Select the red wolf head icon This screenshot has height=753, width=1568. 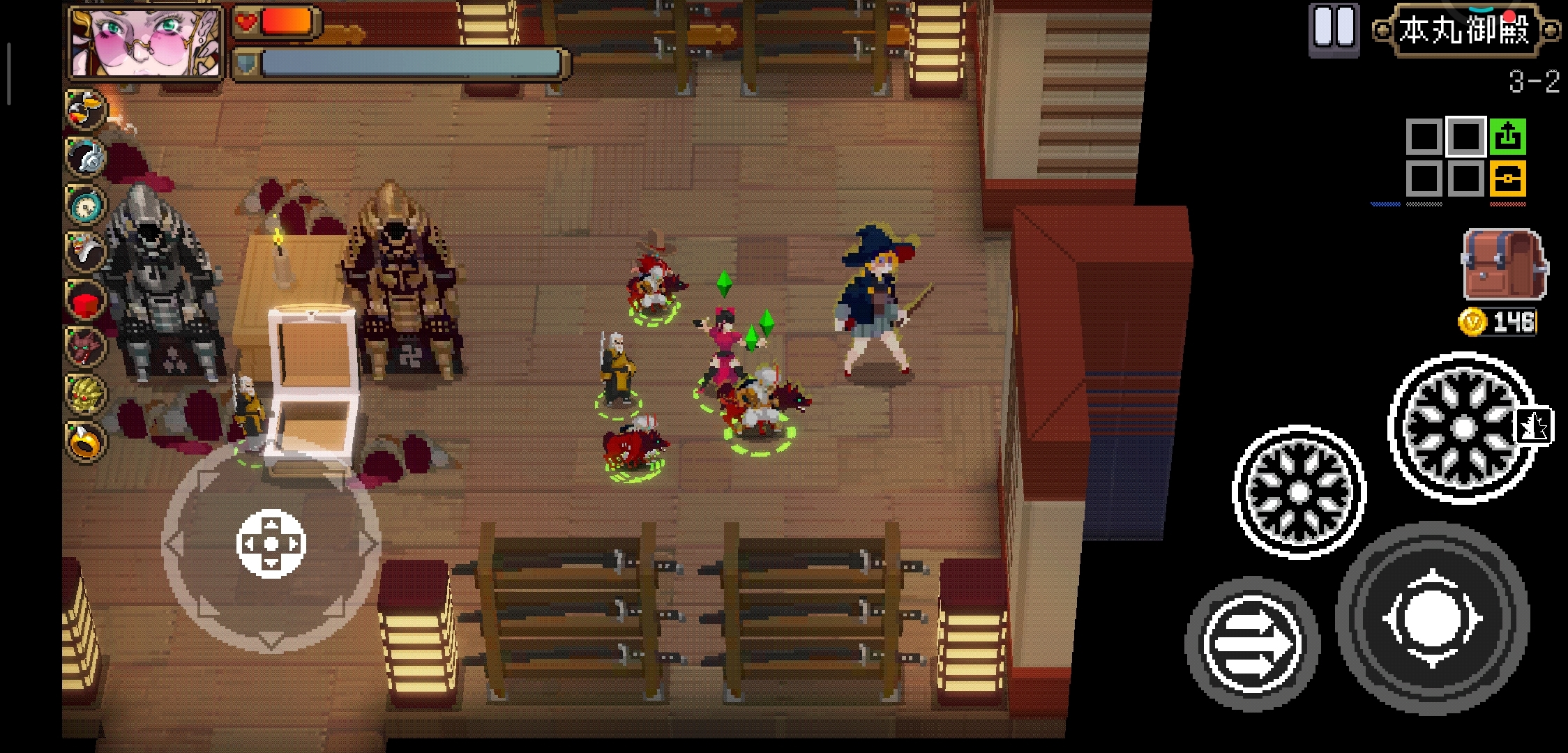[x=86, y=347]
